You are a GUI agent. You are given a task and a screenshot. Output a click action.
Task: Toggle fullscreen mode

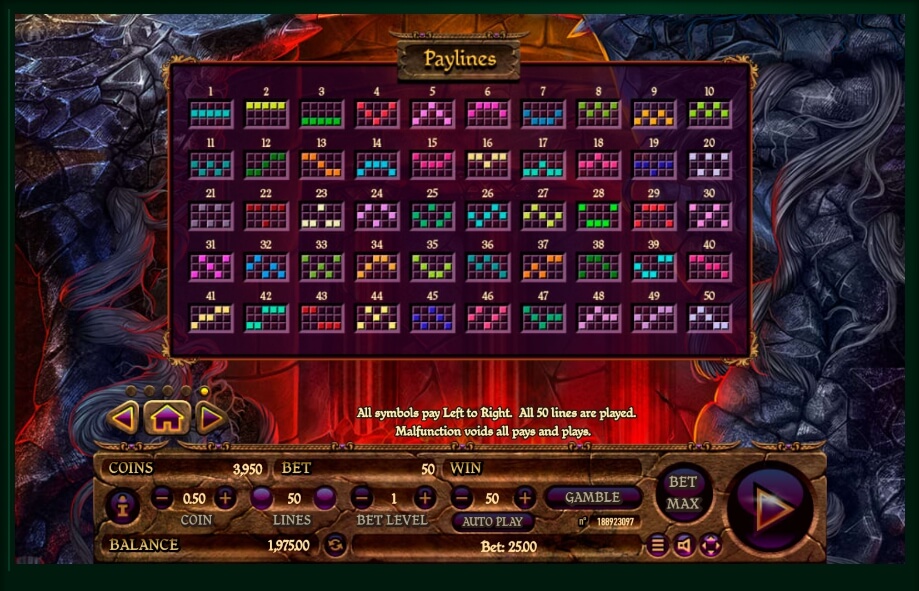(710, 545)
